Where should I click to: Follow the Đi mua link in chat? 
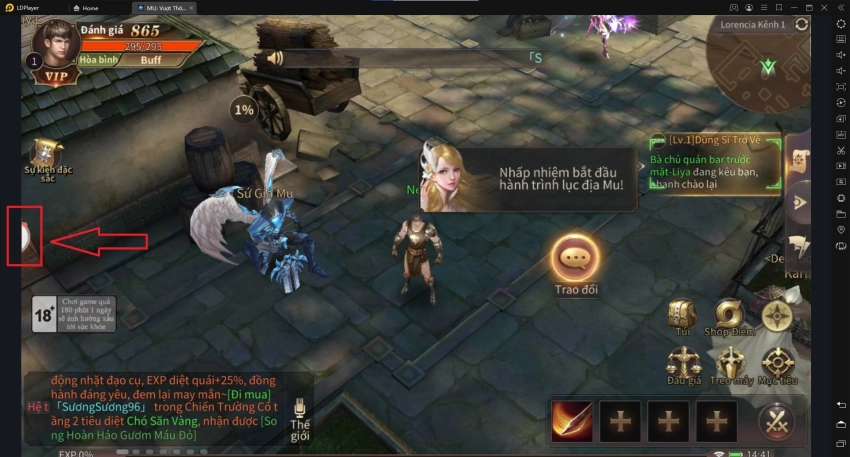pyautogui.click(x=250, y=394)
